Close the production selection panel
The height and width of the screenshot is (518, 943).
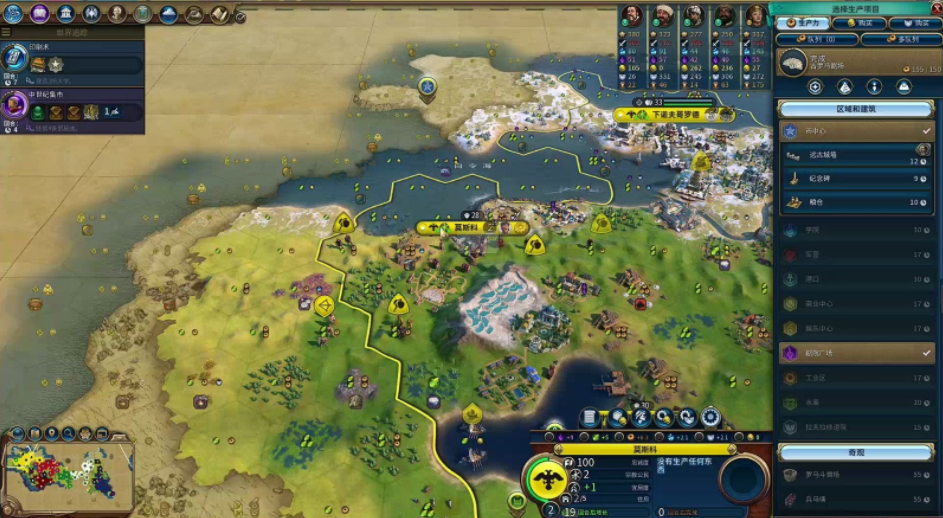pos(934,9)
